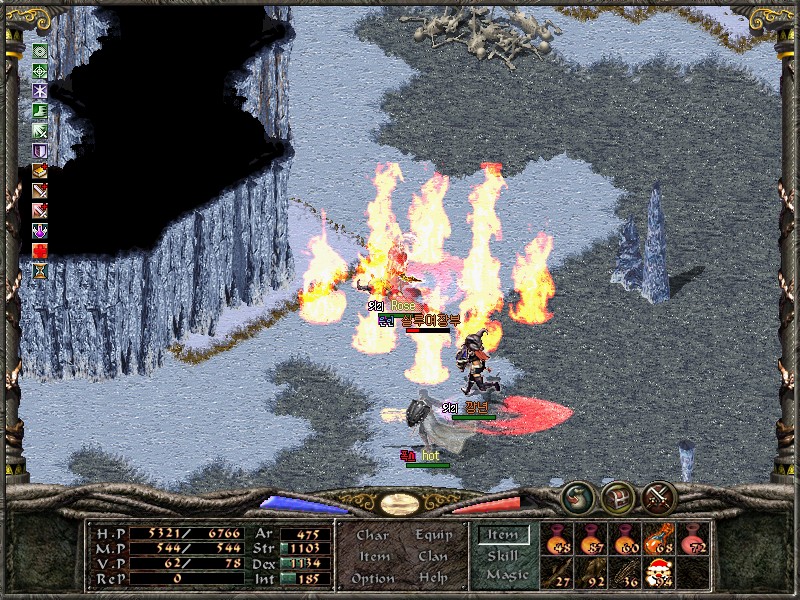Screen dimensions: 800x600
Task: Open the Option menu
Action: click(373, 578)
